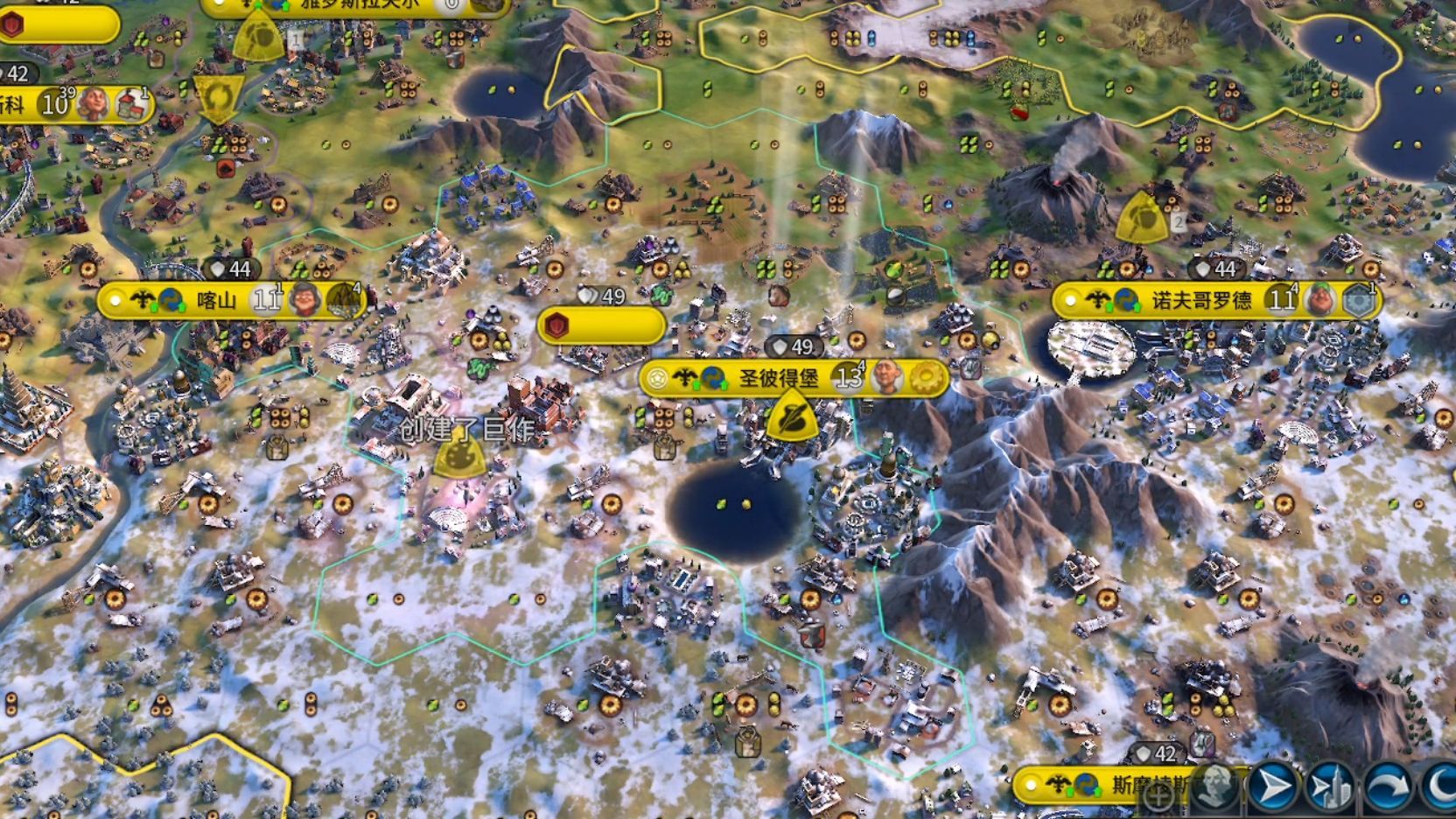Select the 圣彼得堡 city banner
Image resolution: width=1456 pixels, height=819 pixels.
(x=779, y=378)
